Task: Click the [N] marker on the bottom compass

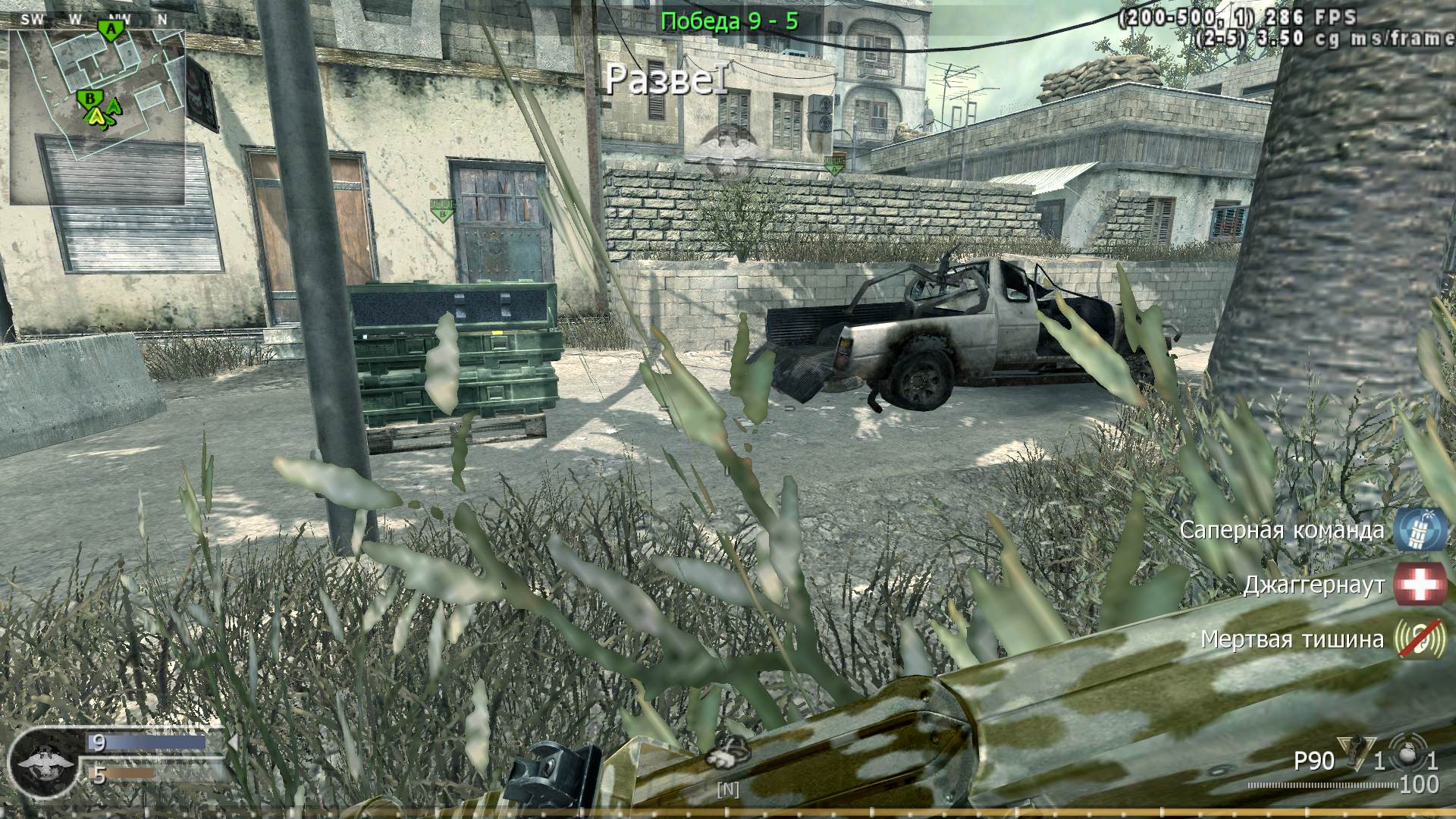Action: (x=728, y=789)
